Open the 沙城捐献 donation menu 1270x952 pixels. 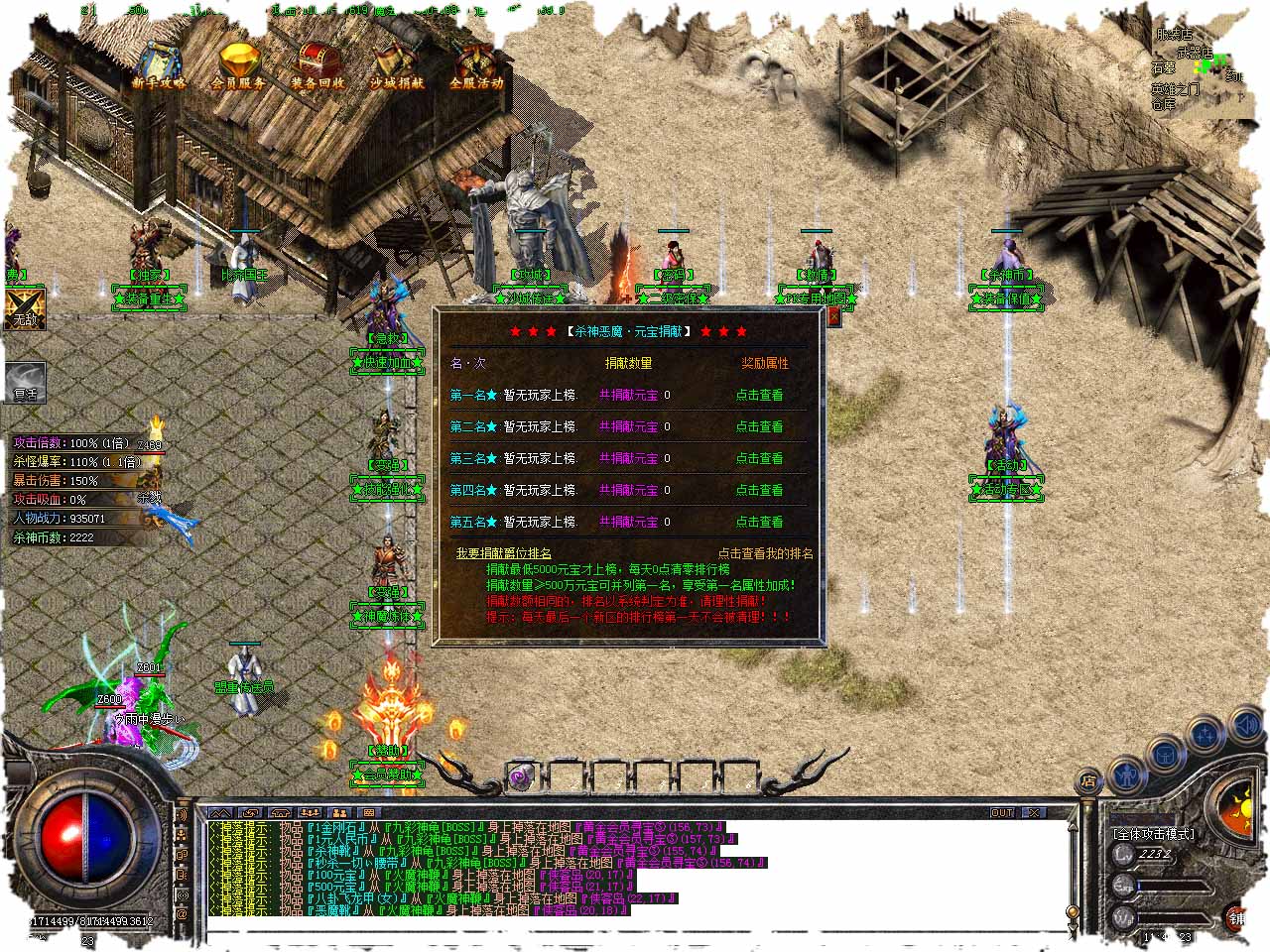tap(397, 65)
